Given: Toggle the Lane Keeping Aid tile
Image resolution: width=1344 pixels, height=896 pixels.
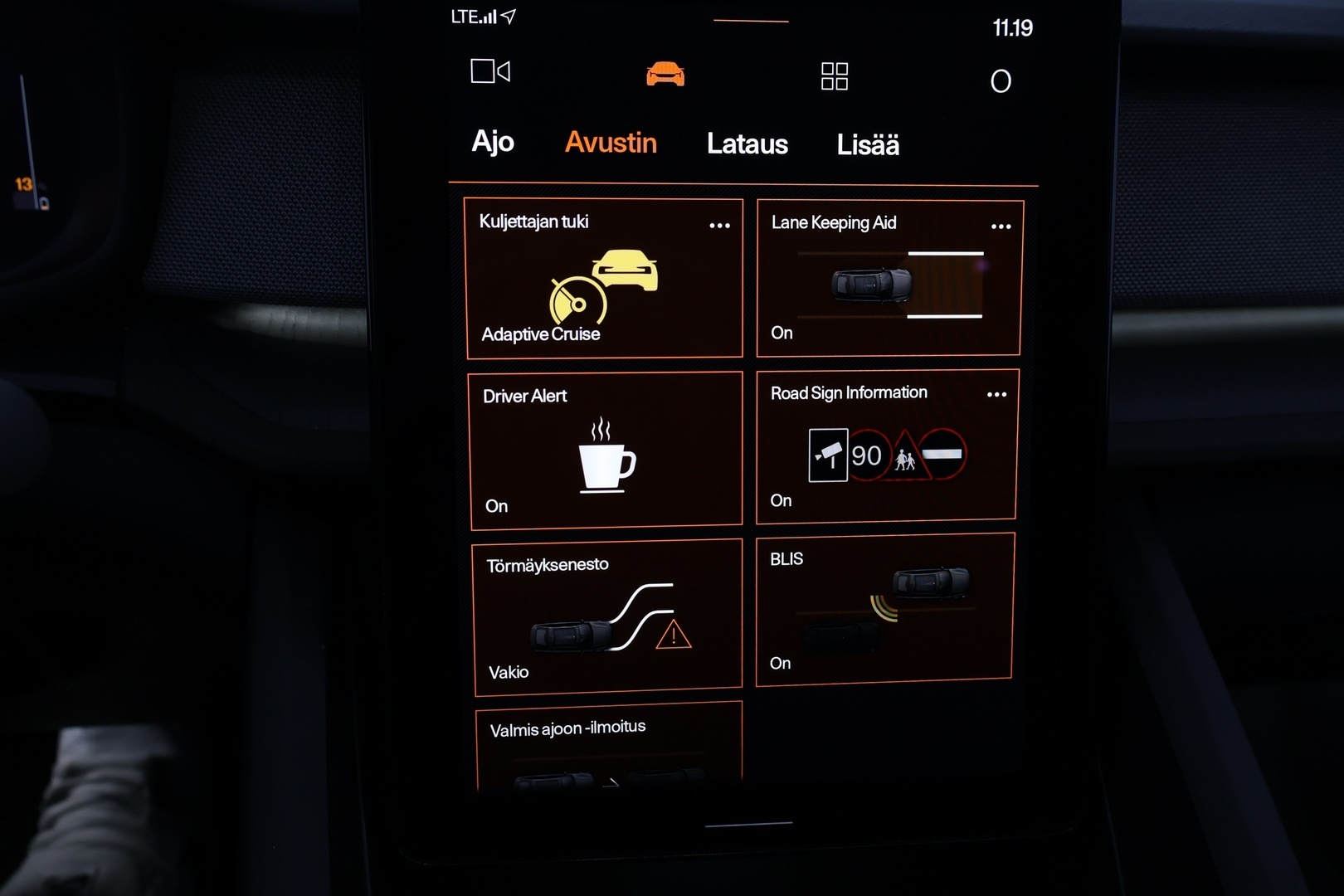Looking at the screenshot, I should pos(889,279).
